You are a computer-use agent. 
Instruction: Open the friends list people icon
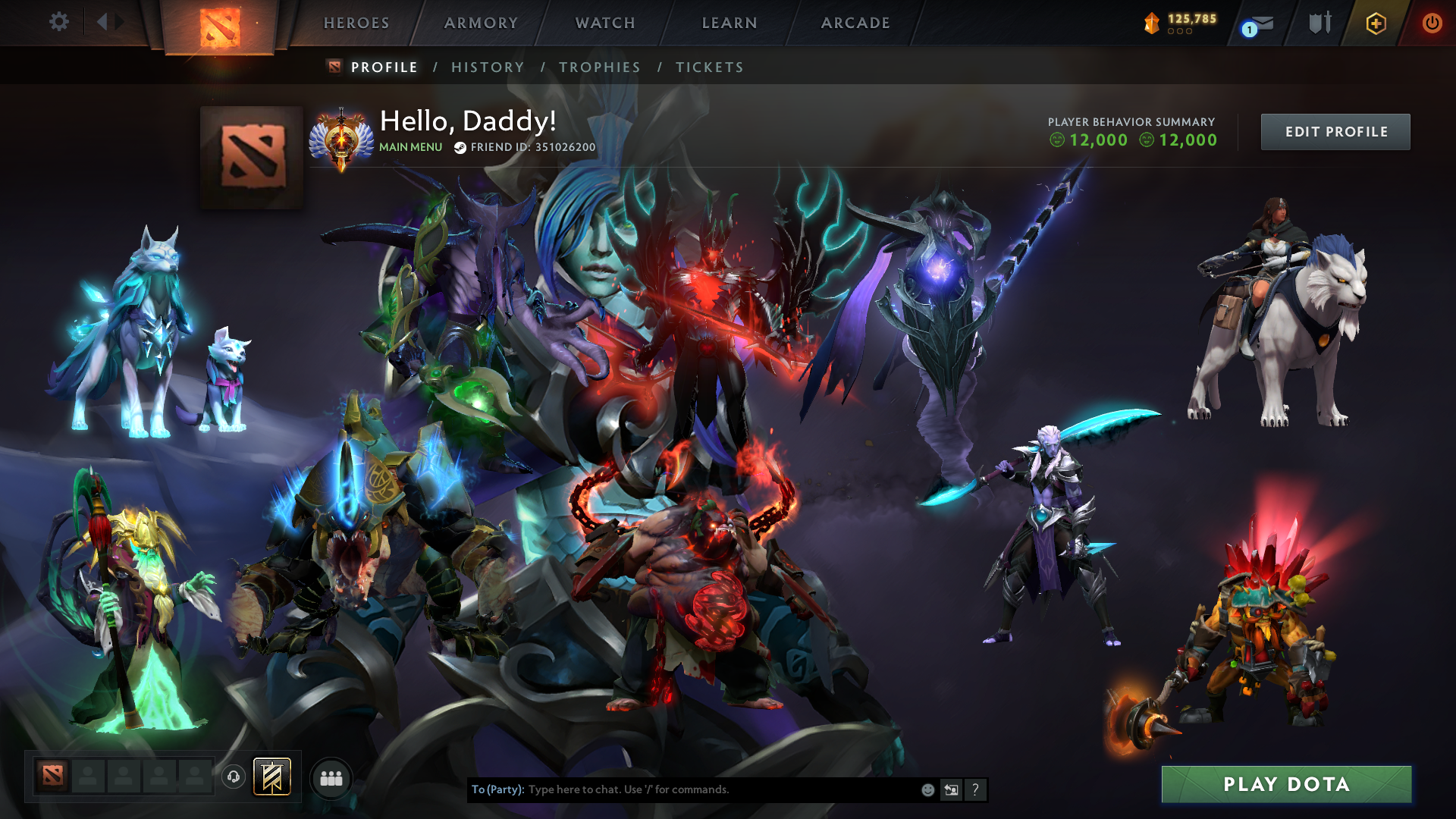coord(331,778)
